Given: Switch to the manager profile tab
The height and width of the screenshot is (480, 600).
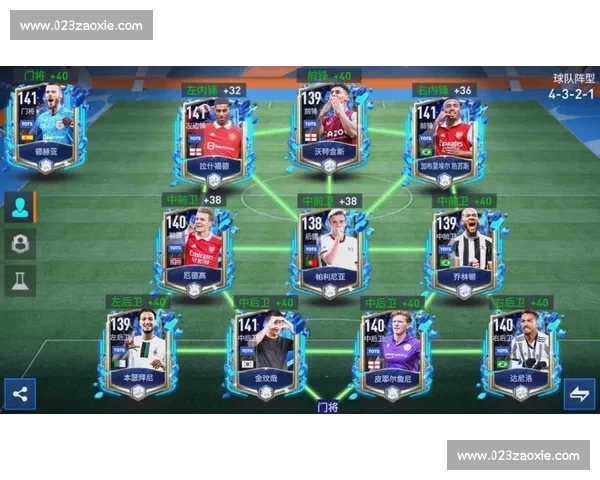Looking at the screenshot, I should coord(20,244).
